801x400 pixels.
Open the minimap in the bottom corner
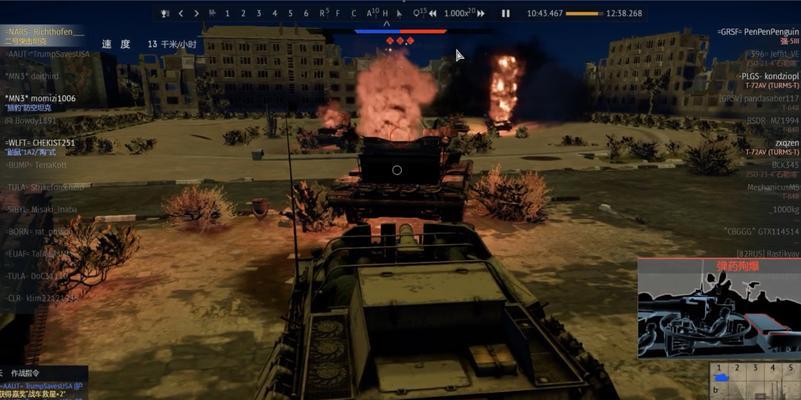[755, 381]
